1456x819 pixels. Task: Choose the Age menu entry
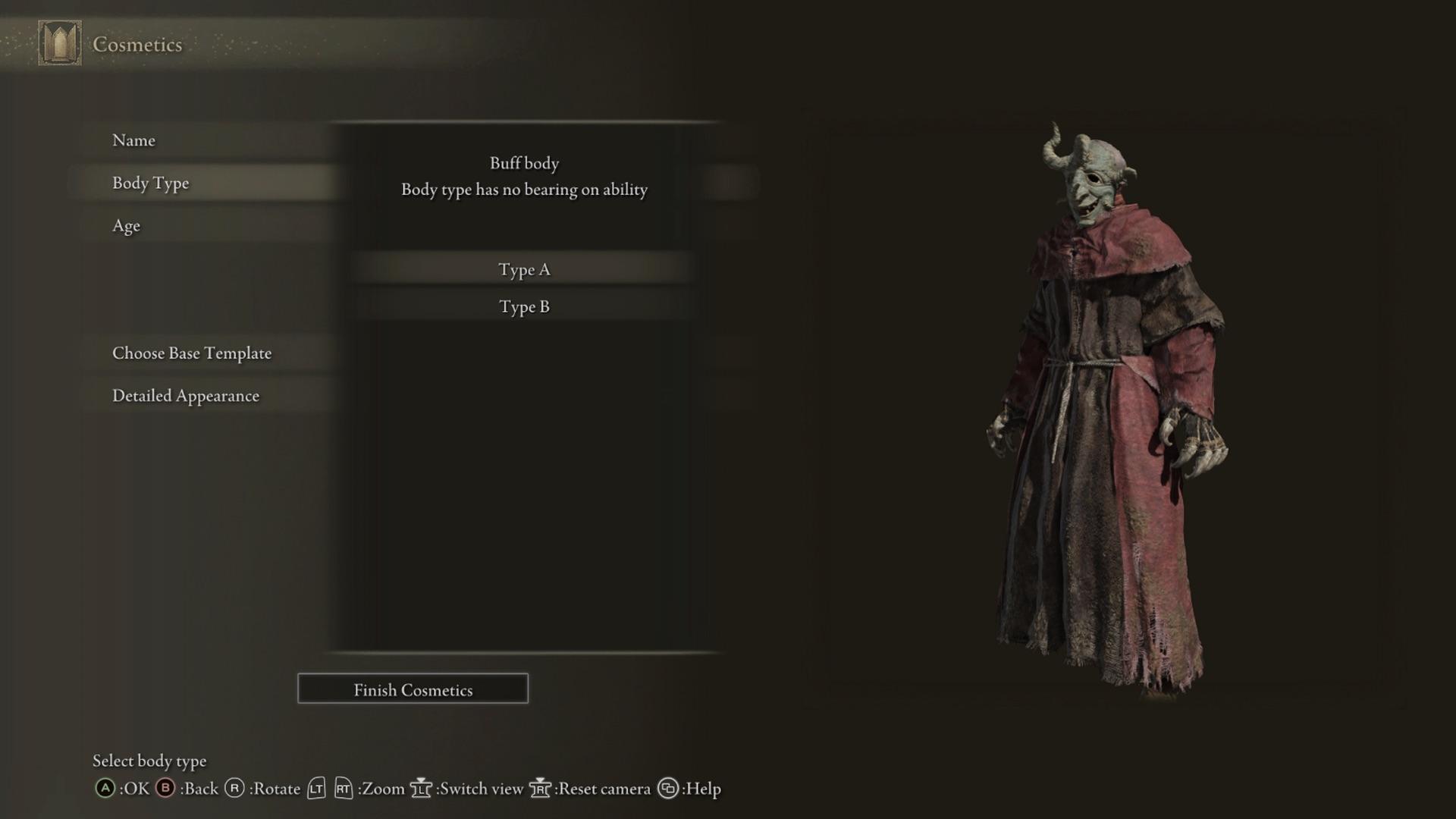click(x=127, y=225)
